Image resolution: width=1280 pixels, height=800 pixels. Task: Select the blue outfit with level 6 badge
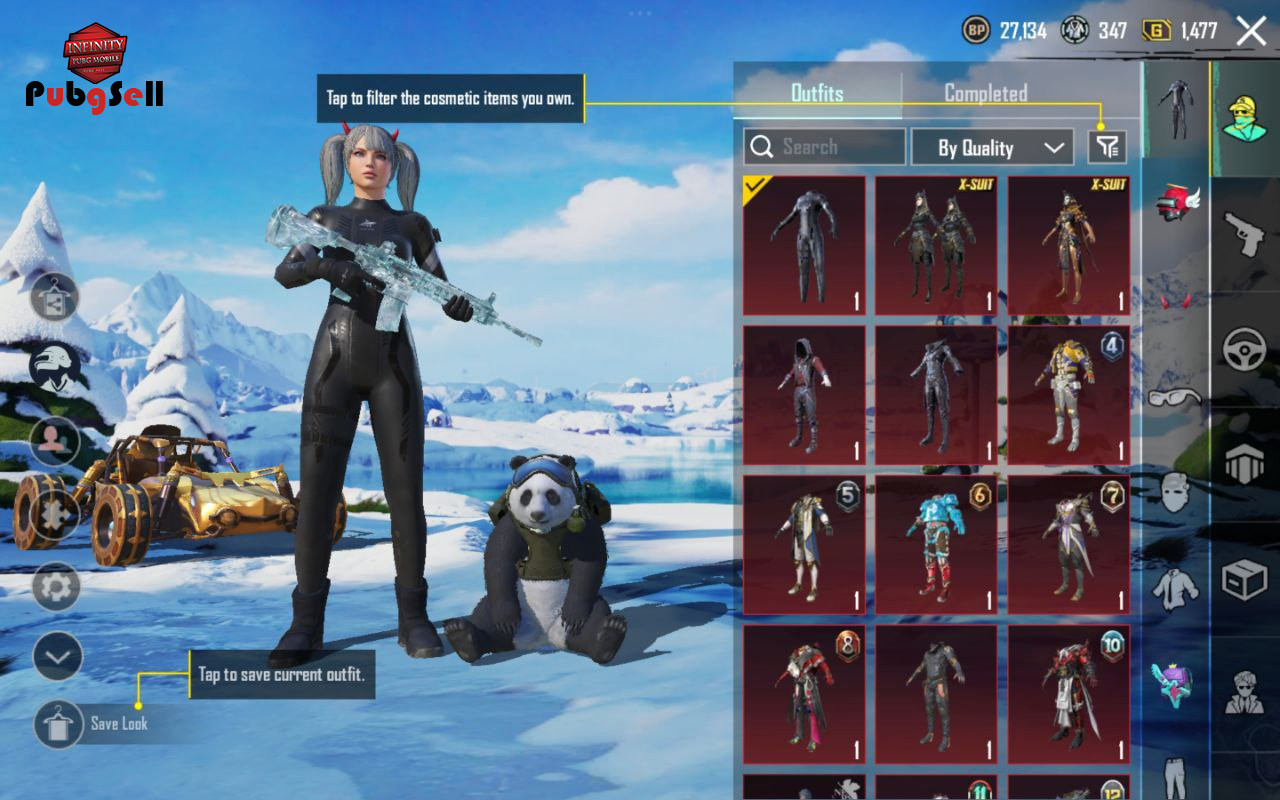[936, 545]
